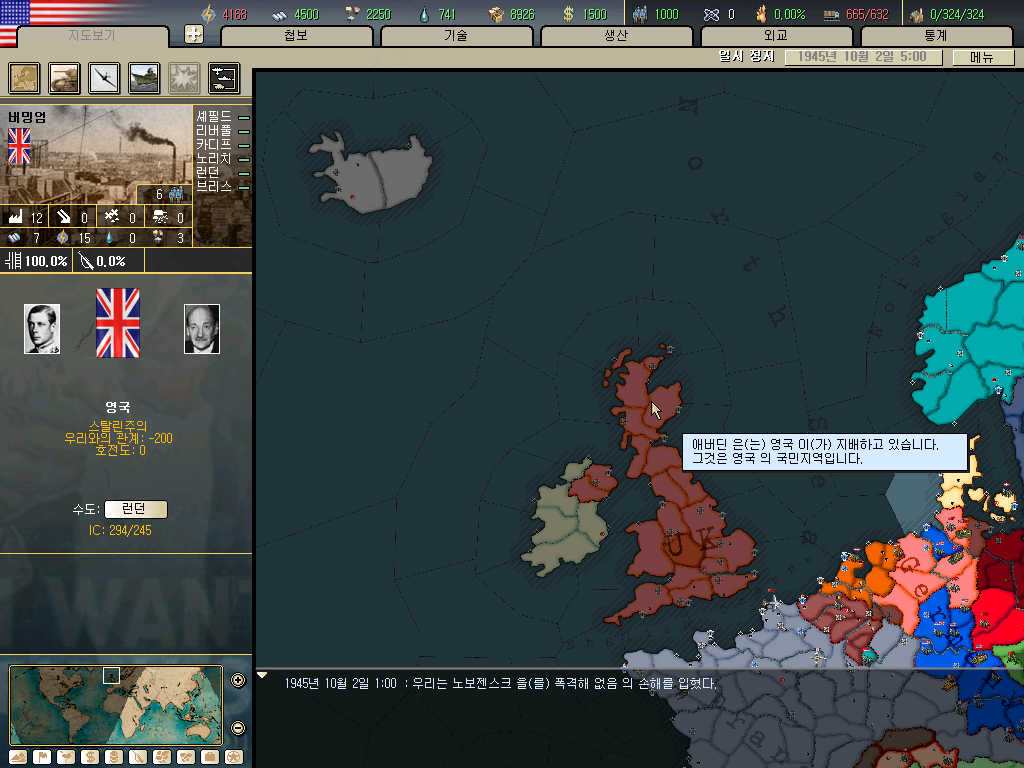
Task: Zoom in with the minimap plus button
Action: 238,681
